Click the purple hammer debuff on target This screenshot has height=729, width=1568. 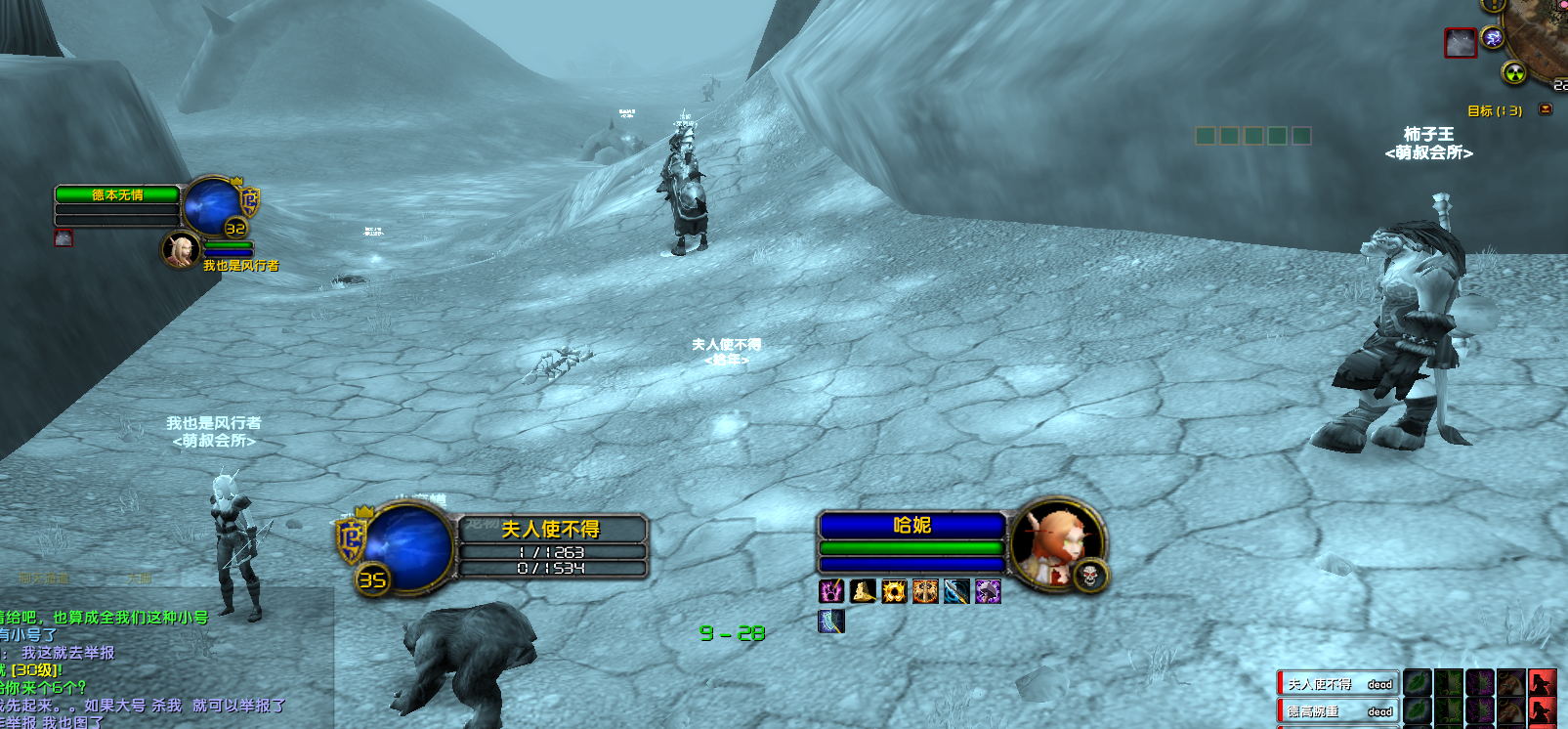tap(988, 591)
